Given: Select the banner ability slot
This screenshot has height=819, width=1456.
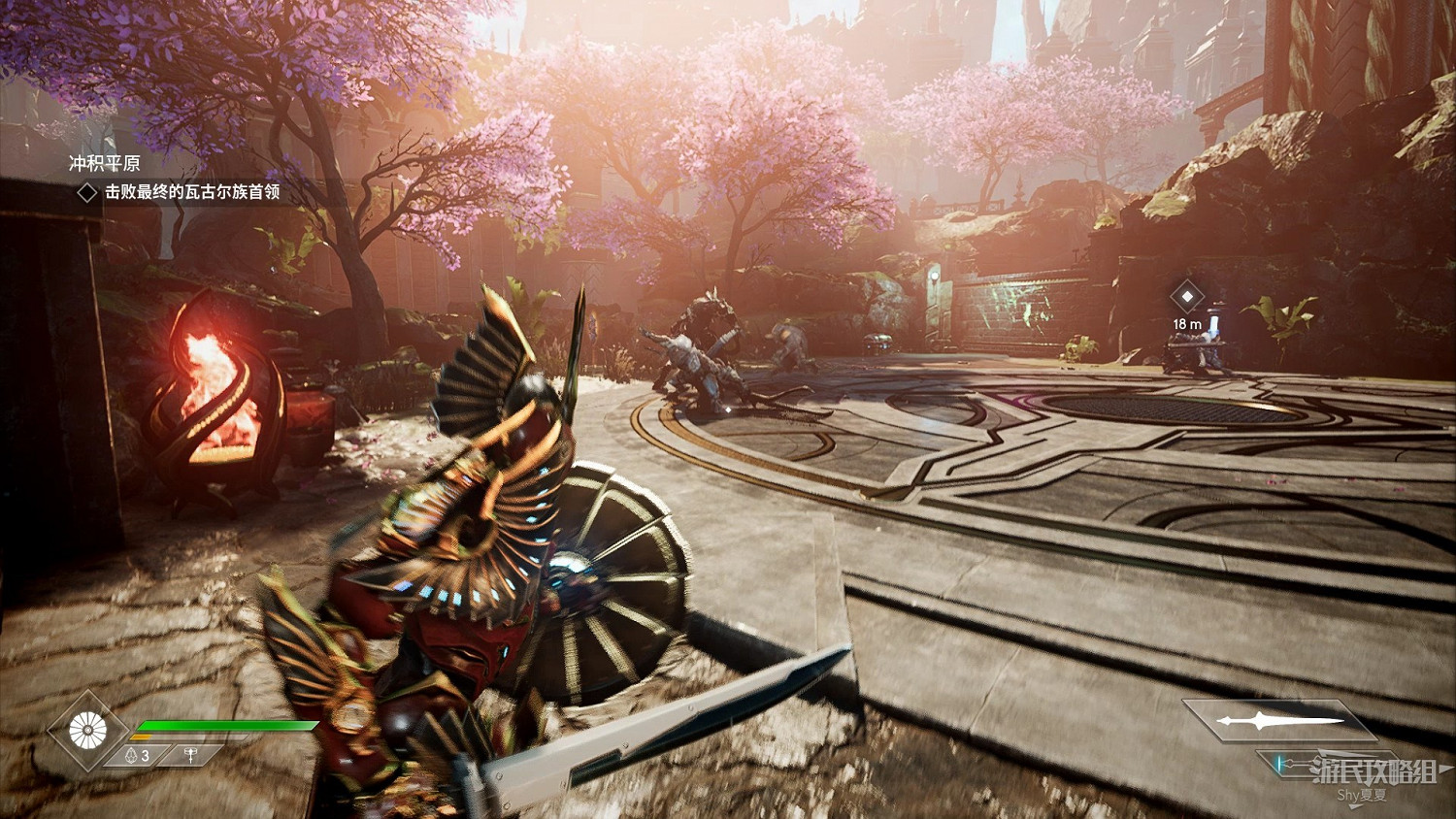Looking at the screenshot, I should pos(191,755).
